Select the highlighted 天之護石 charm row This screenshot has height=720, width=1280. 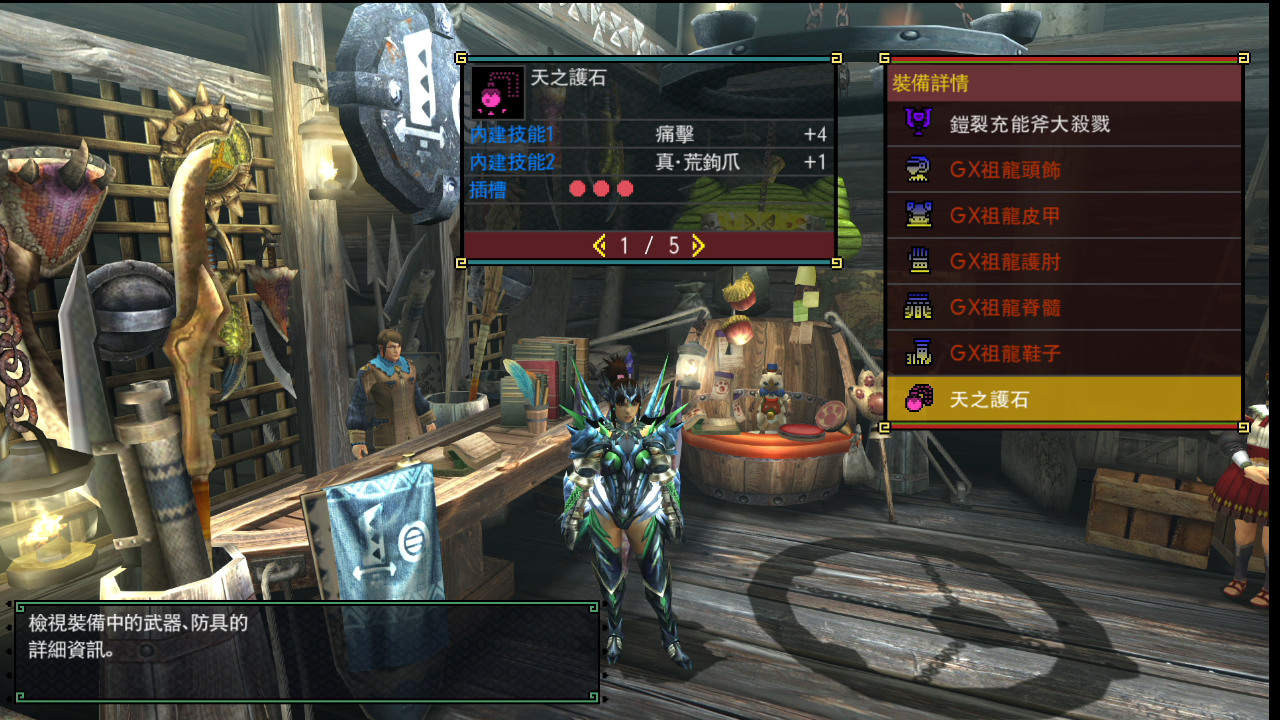click(x=1063, y=400)
